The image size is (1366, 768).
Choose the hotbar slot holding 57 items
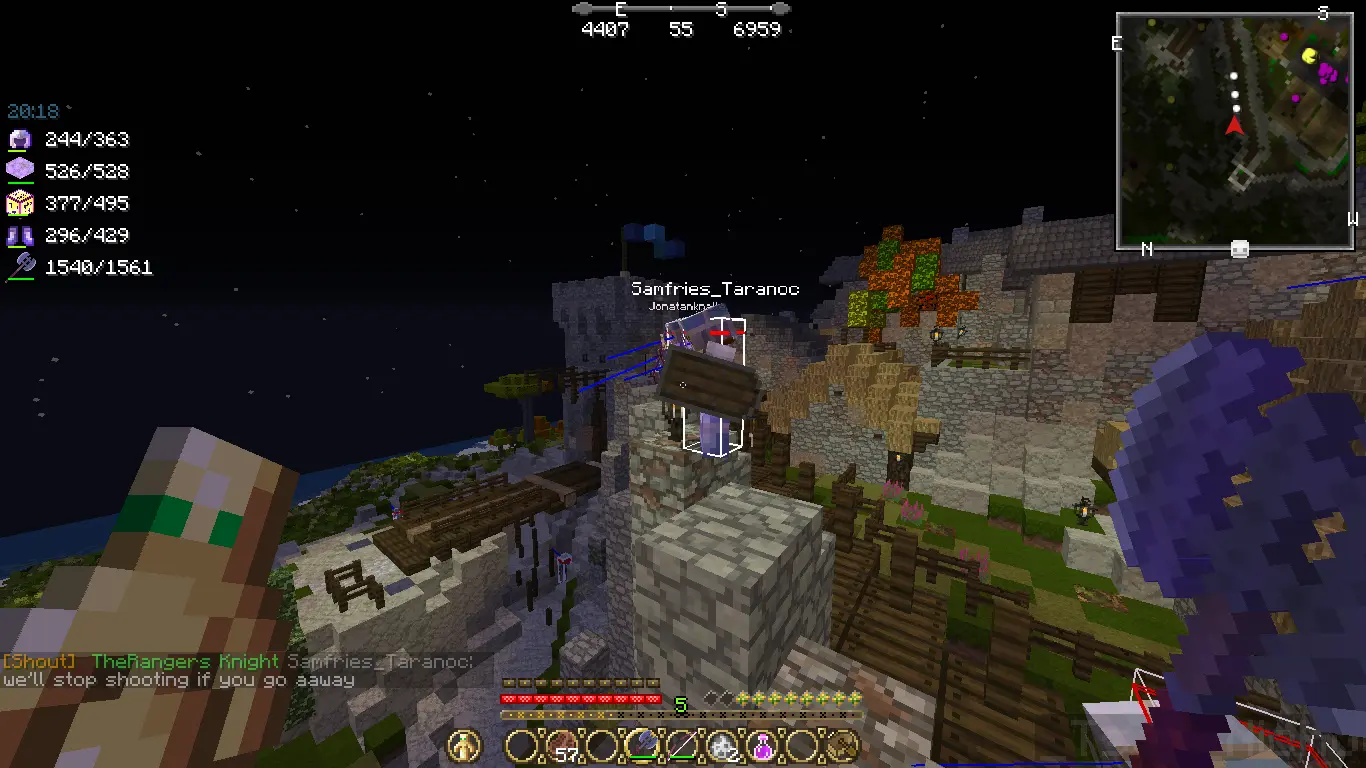[x=561, y=745]
